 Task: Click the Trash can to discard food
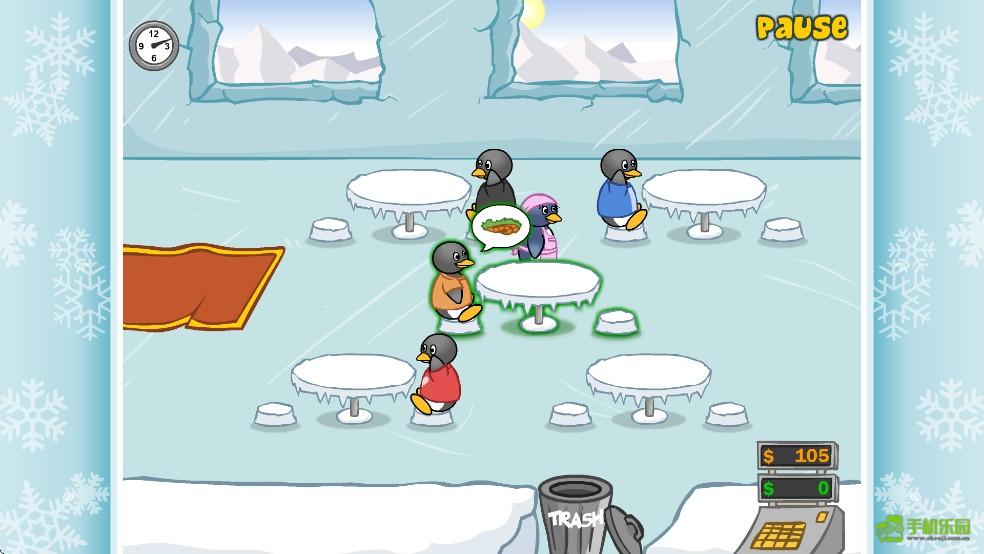(576, 512)
